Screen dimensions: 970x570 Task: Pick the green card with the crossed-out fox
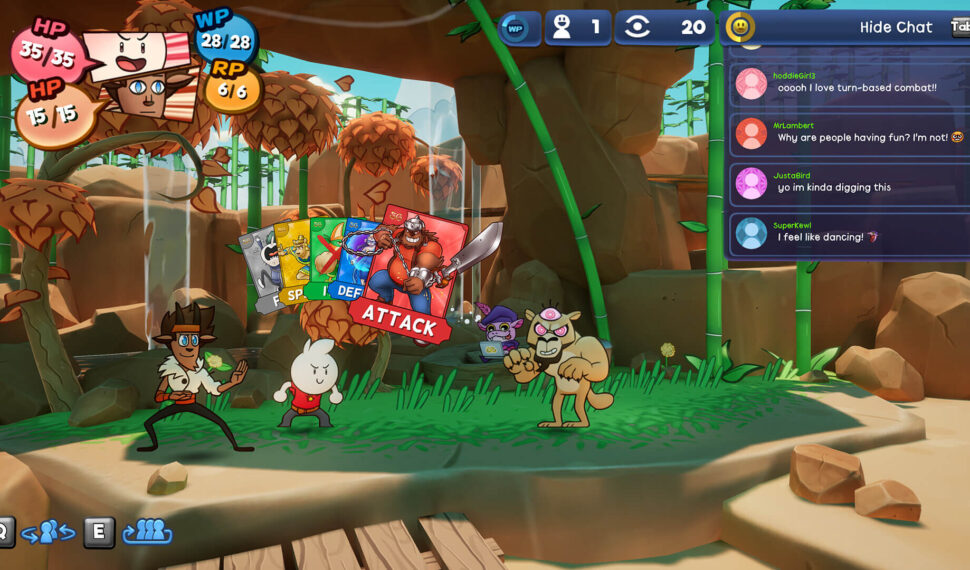coord(323,258)
